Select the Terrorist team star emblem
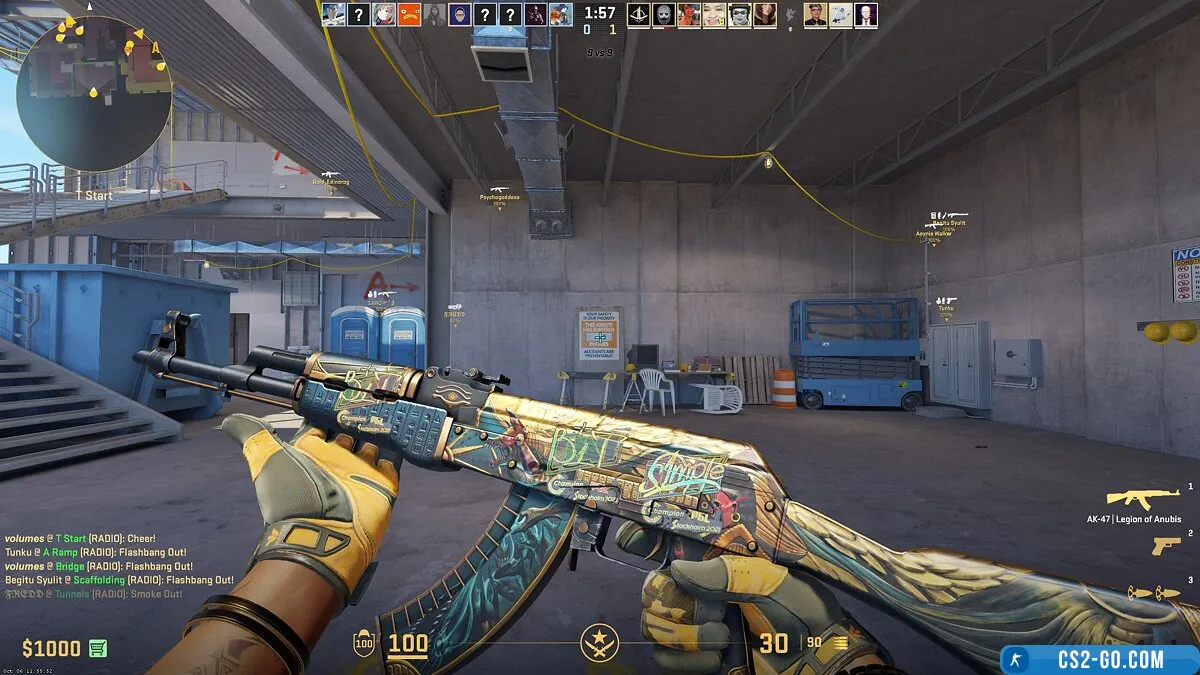1200x675 pixels. (x=600, y=642)
